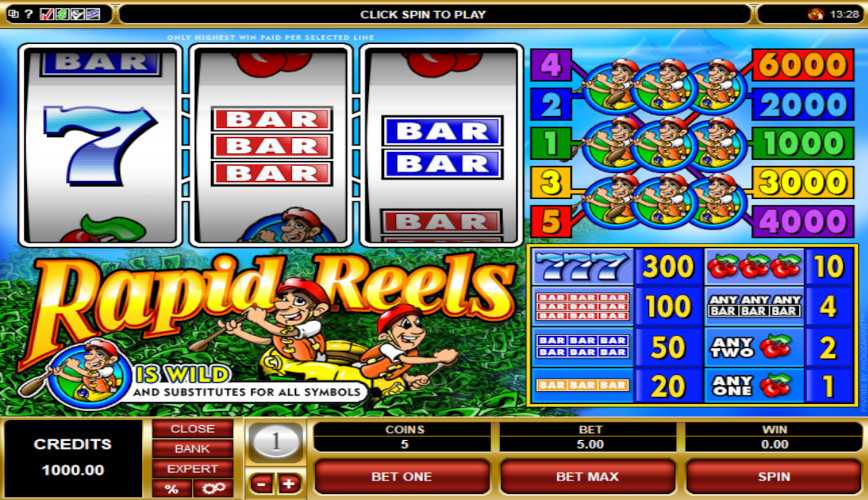Open help with the question mark icon
The width and height of the screenshot is (868, 500).
[x=27, y=14]
